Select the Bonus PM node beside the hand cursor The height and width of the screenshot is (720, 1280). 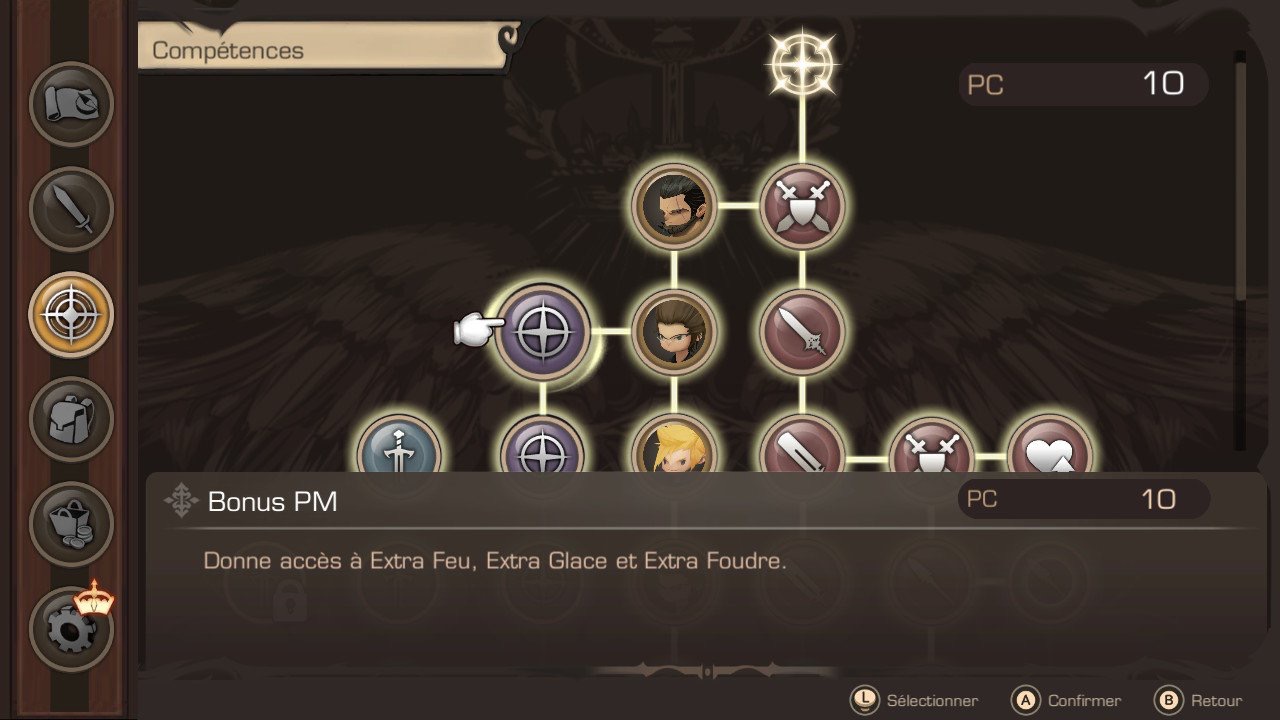[543, 332]
